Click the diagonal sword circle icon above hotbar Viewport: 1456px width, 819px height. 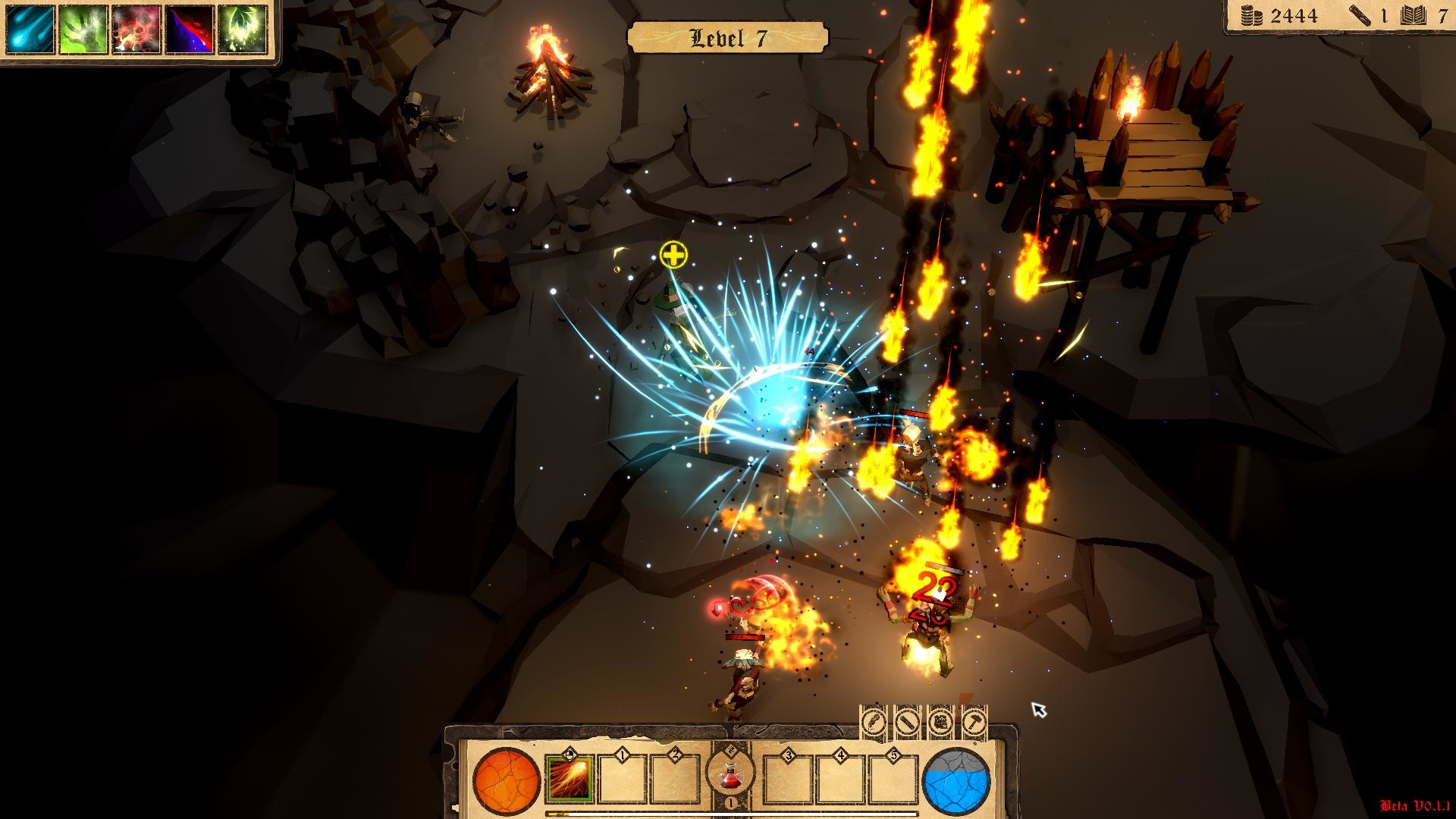[x=908, y=722]
